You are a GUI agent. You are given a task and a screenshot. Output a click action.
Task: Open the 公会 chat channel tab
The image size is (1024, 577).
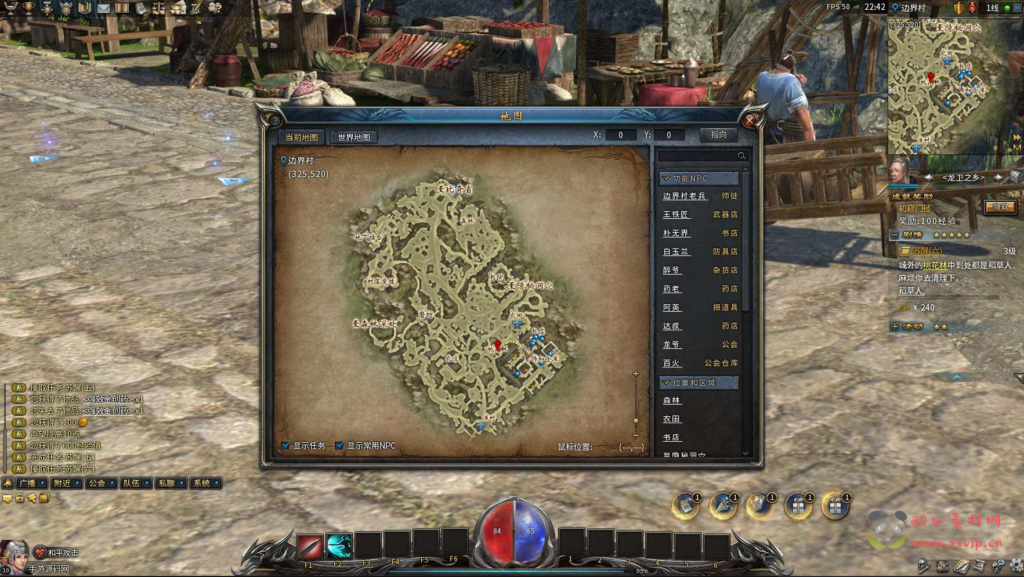[96, 483]
